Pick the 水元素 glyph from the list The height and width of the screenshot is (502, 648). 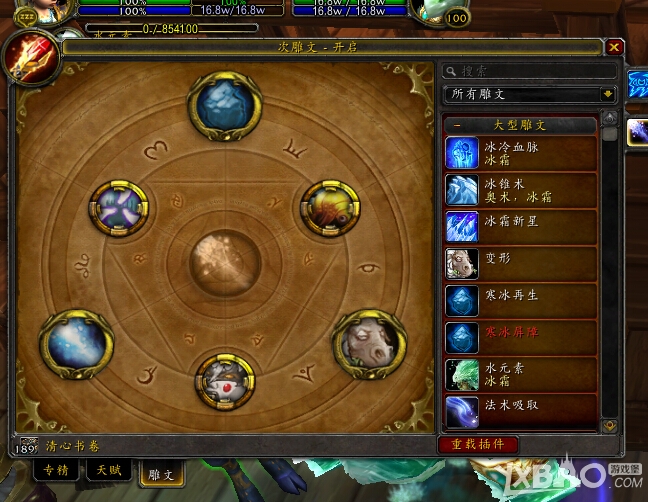[x=520, y=374]
